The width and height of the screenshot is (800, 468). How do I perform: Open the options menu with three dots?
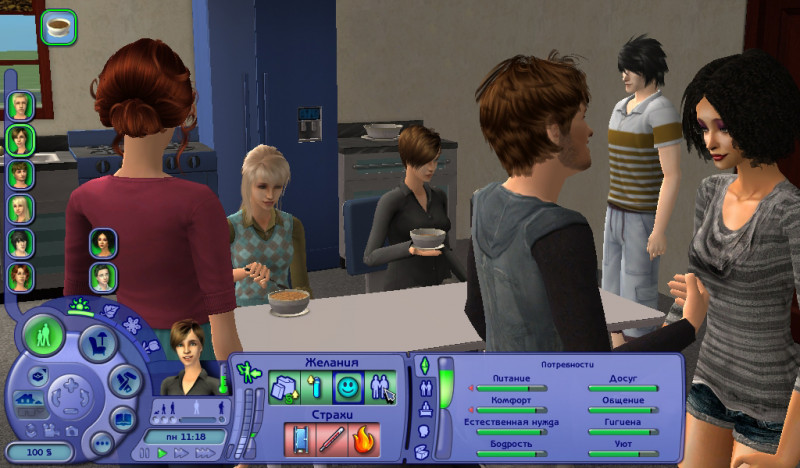101,442
